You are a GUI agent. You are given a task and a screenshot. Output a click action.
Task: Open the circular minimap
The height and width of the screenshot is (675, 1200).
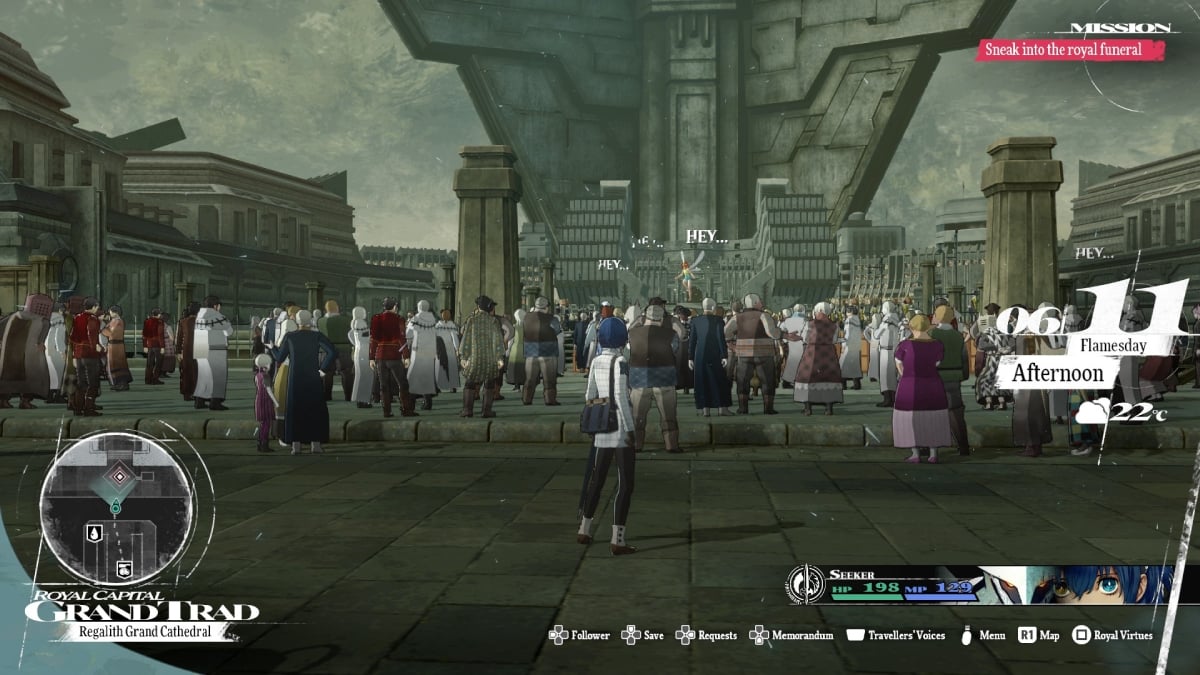(x=116, y=510)
